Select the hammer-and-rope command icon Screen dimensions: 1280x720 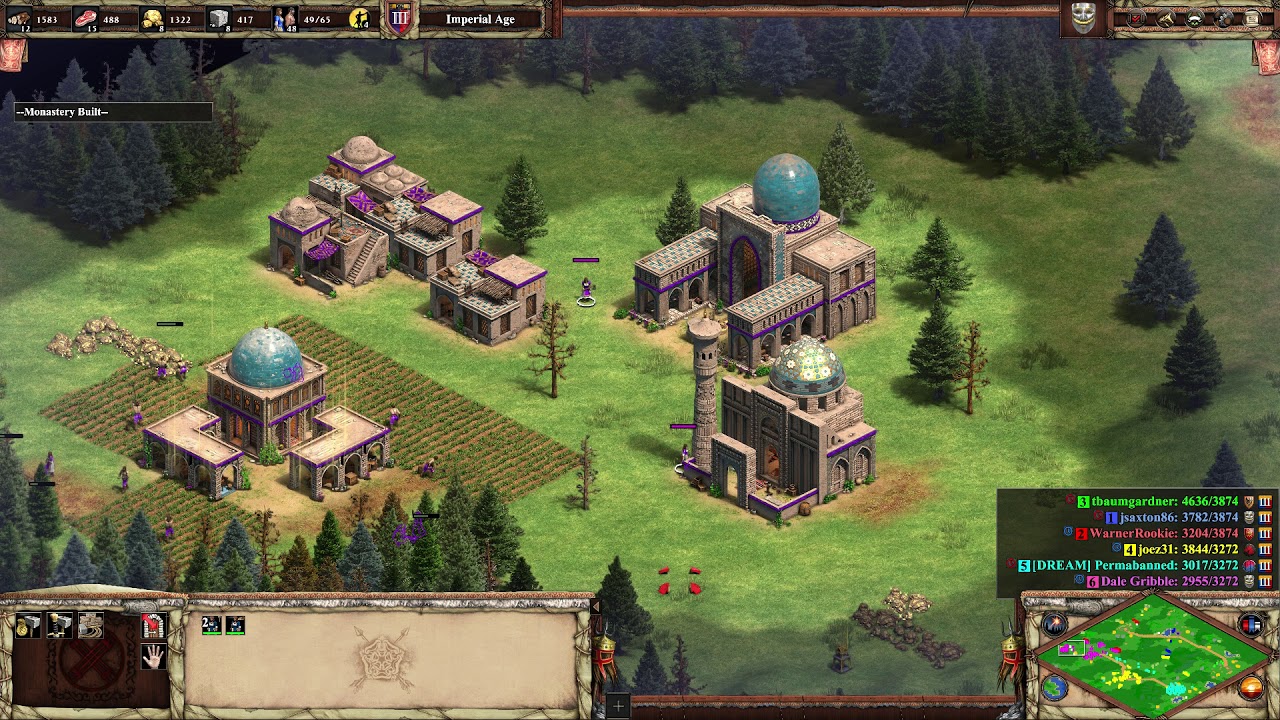[91, 626]
